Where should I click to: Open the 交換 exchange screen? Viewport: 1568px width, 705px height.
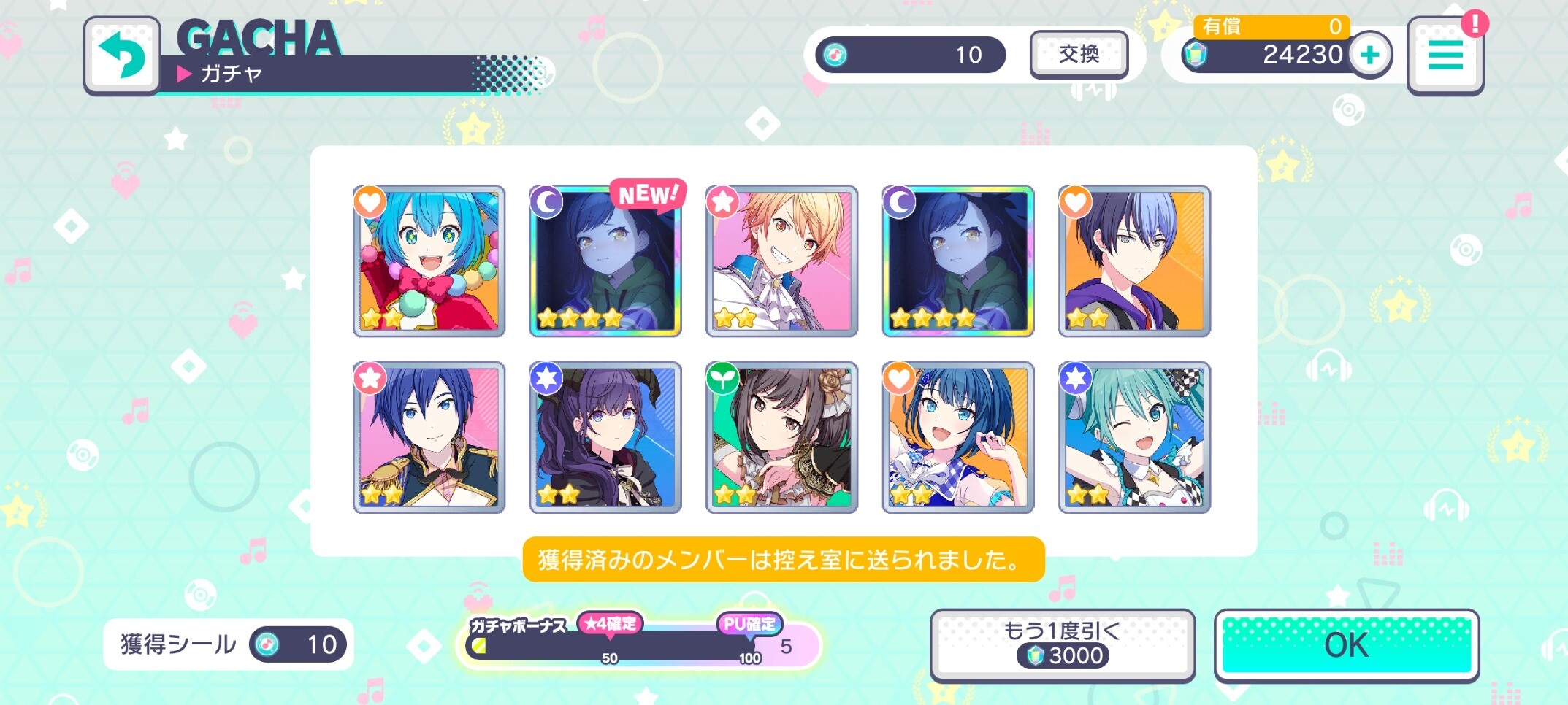(1079, 54)
